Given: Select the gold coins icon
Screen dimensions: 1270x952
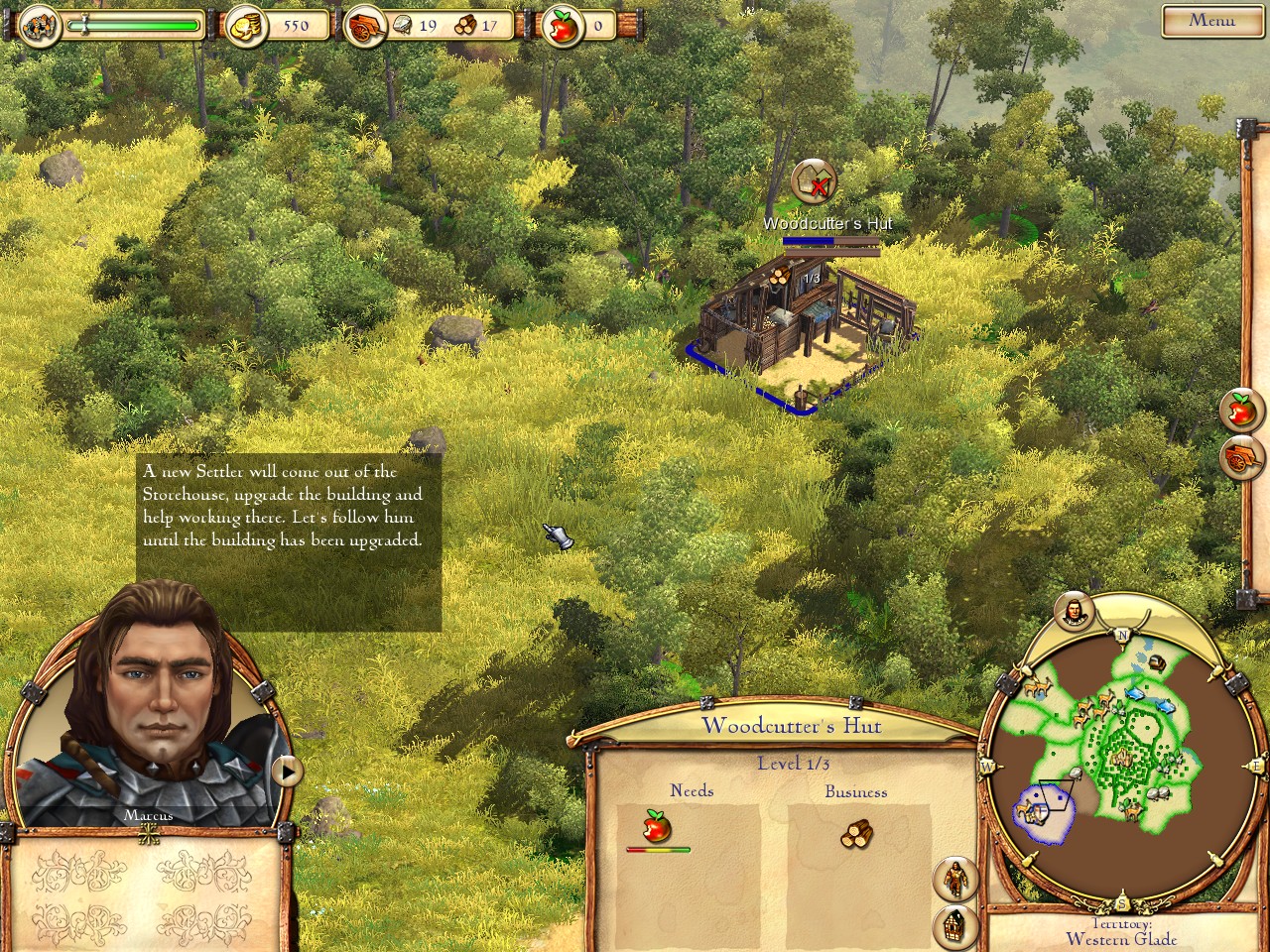Looking at the screenshot, I should 246,27.
